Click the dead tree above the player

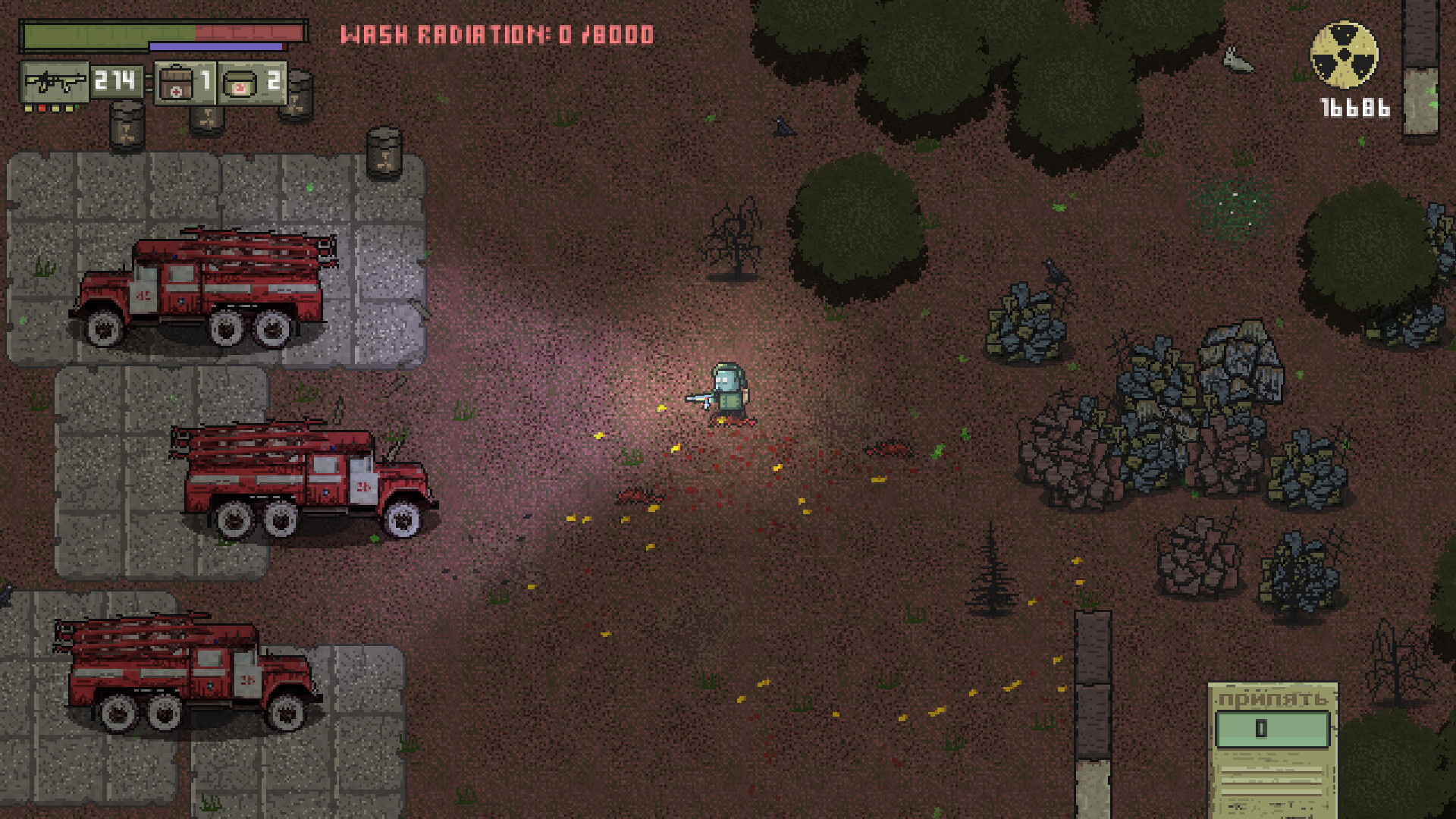[734, 235]
